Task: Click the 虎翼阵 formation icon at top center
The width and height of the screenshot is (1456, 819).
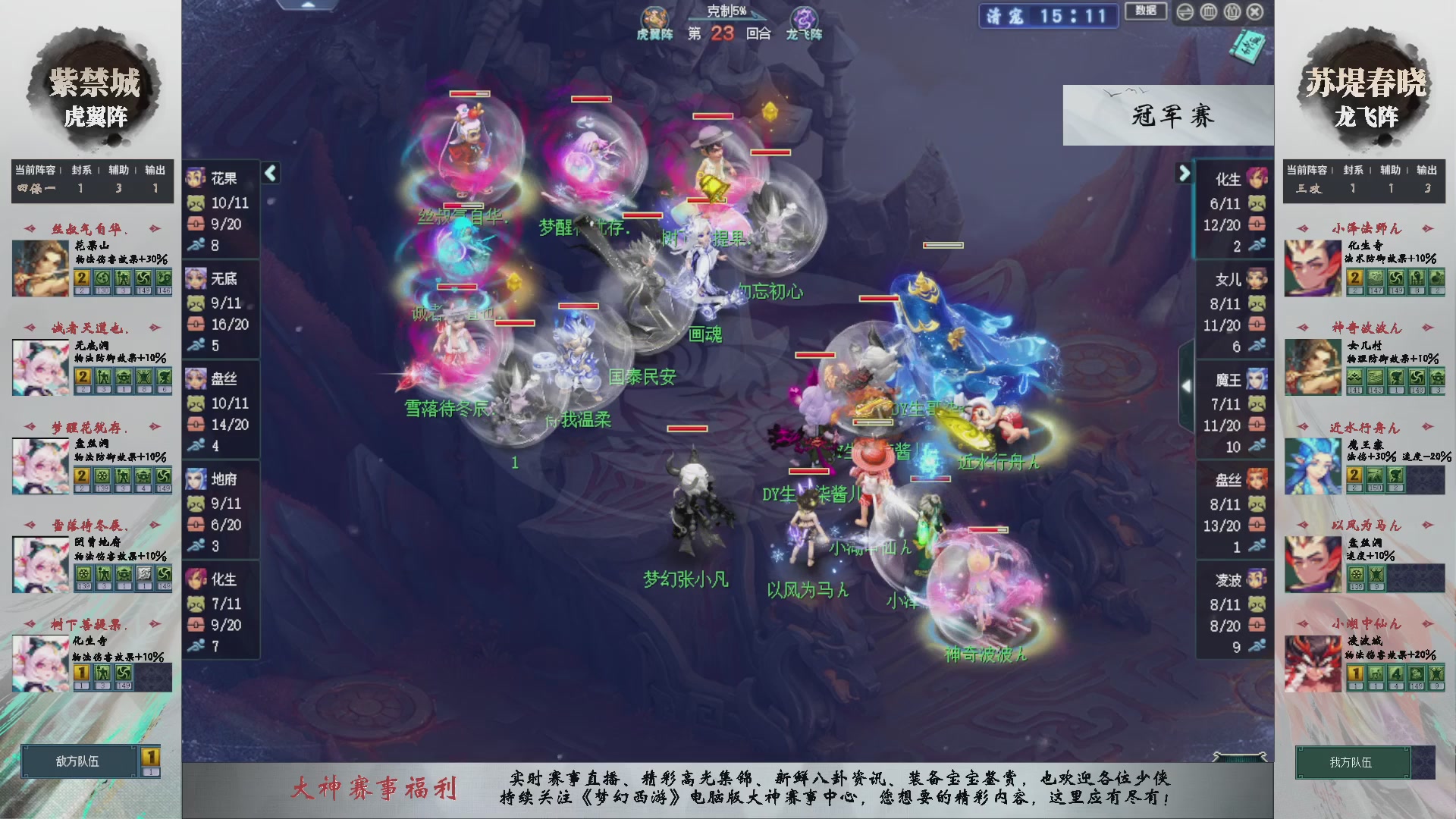Action: (655, 17)
